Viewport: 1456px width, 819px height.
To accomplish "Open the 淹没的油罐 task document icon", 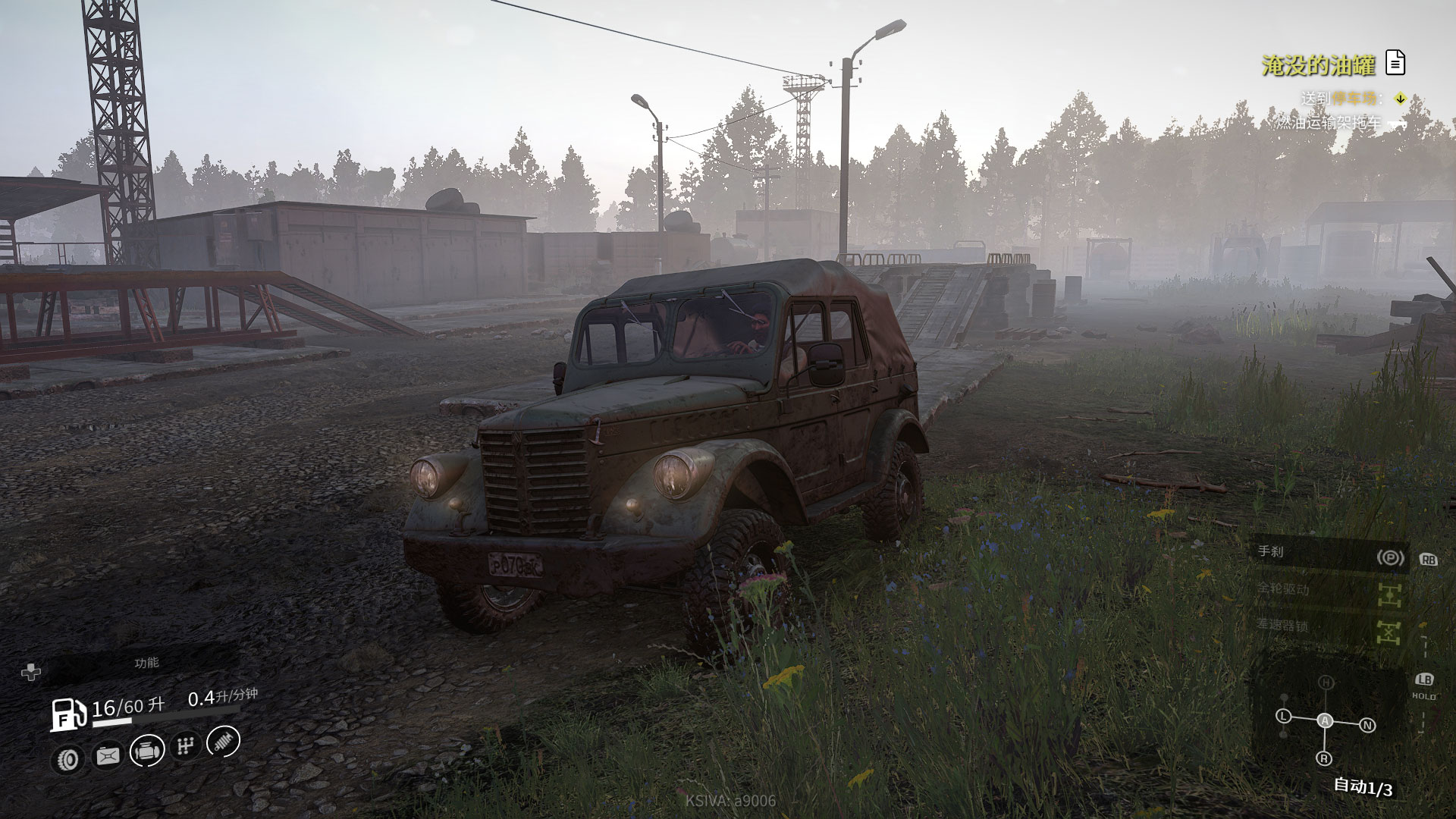I will pos(1395,63).
